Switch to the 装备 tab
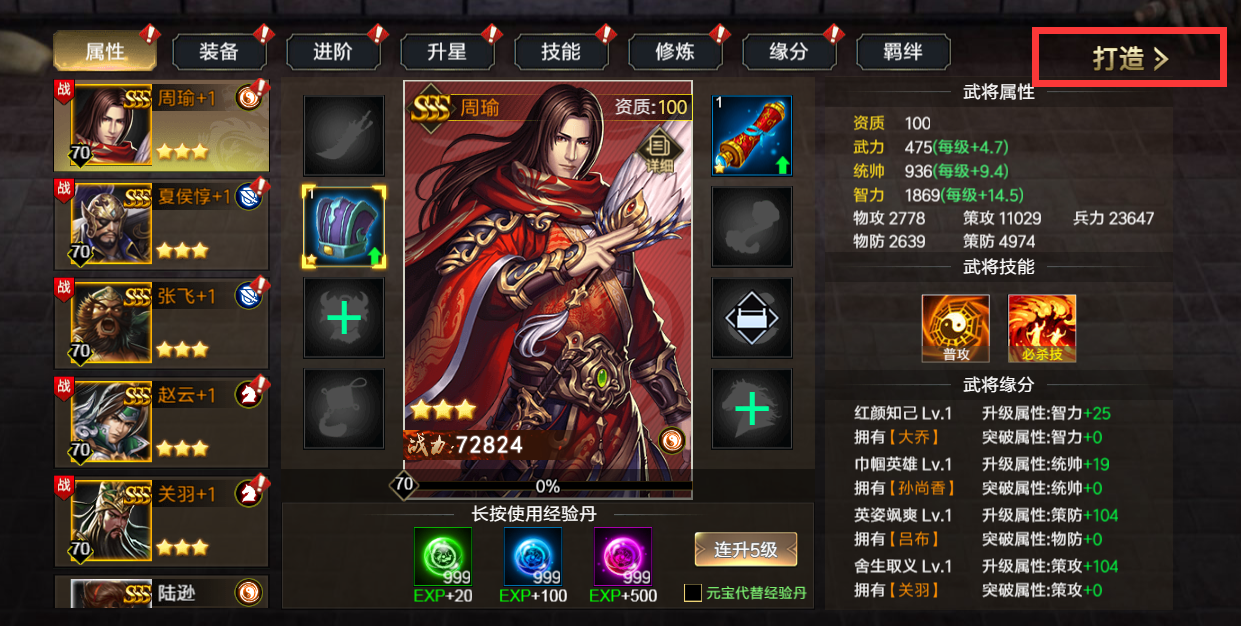 click(219, 52)
